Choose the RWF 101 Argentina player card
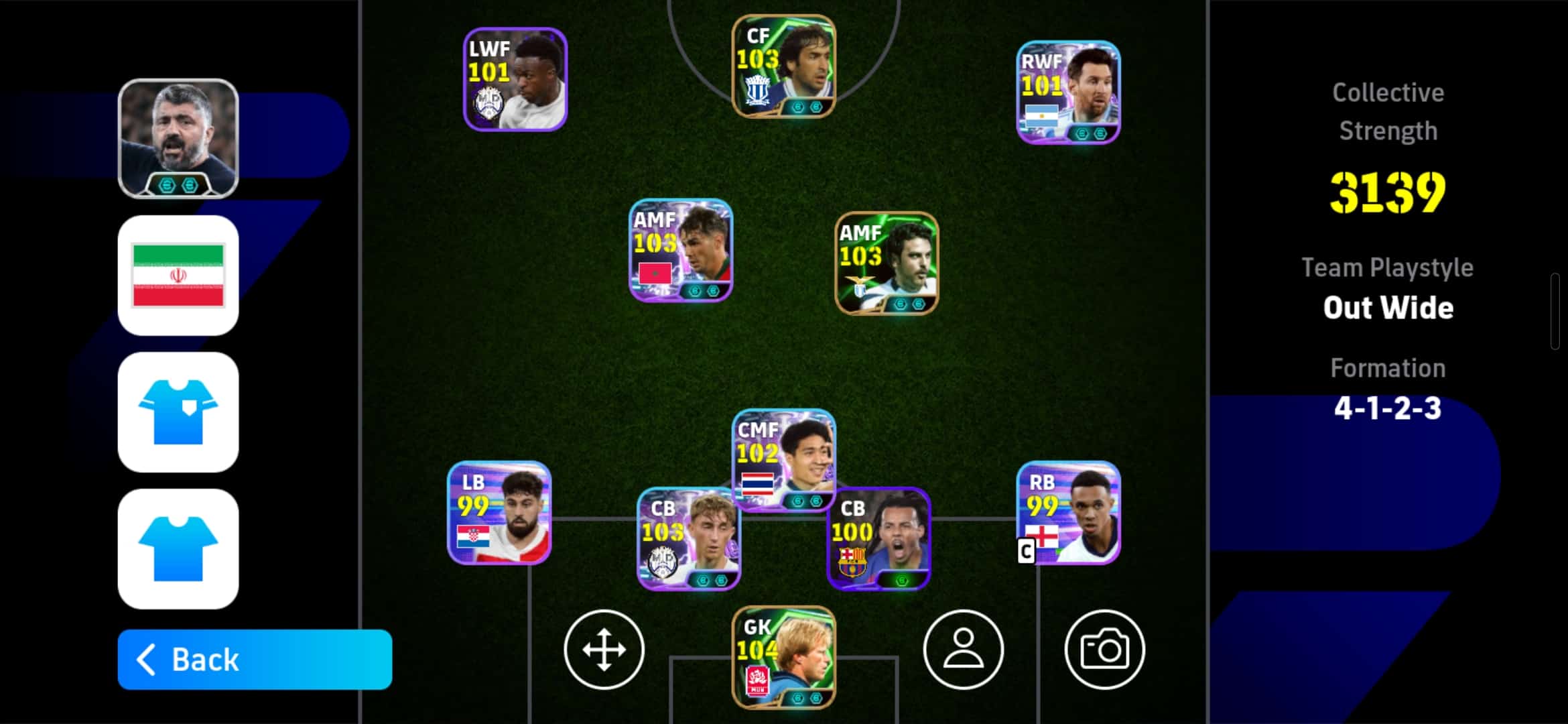 click(x=1068, y=93)
